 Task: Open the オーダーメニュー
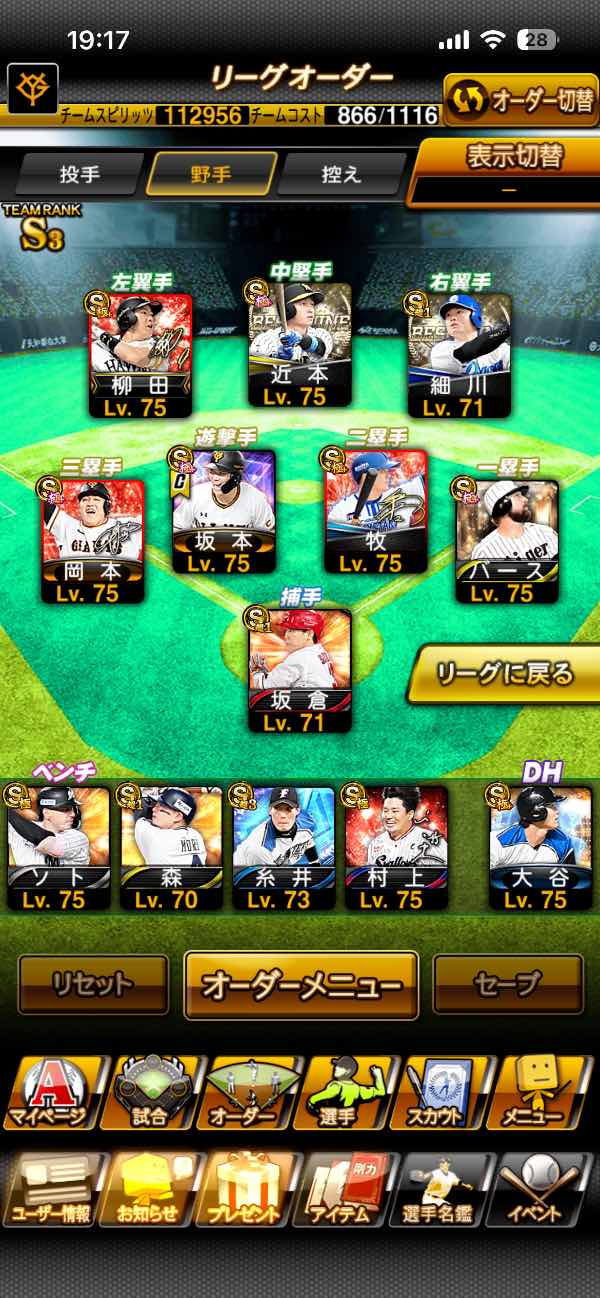(x=301, y=984)
